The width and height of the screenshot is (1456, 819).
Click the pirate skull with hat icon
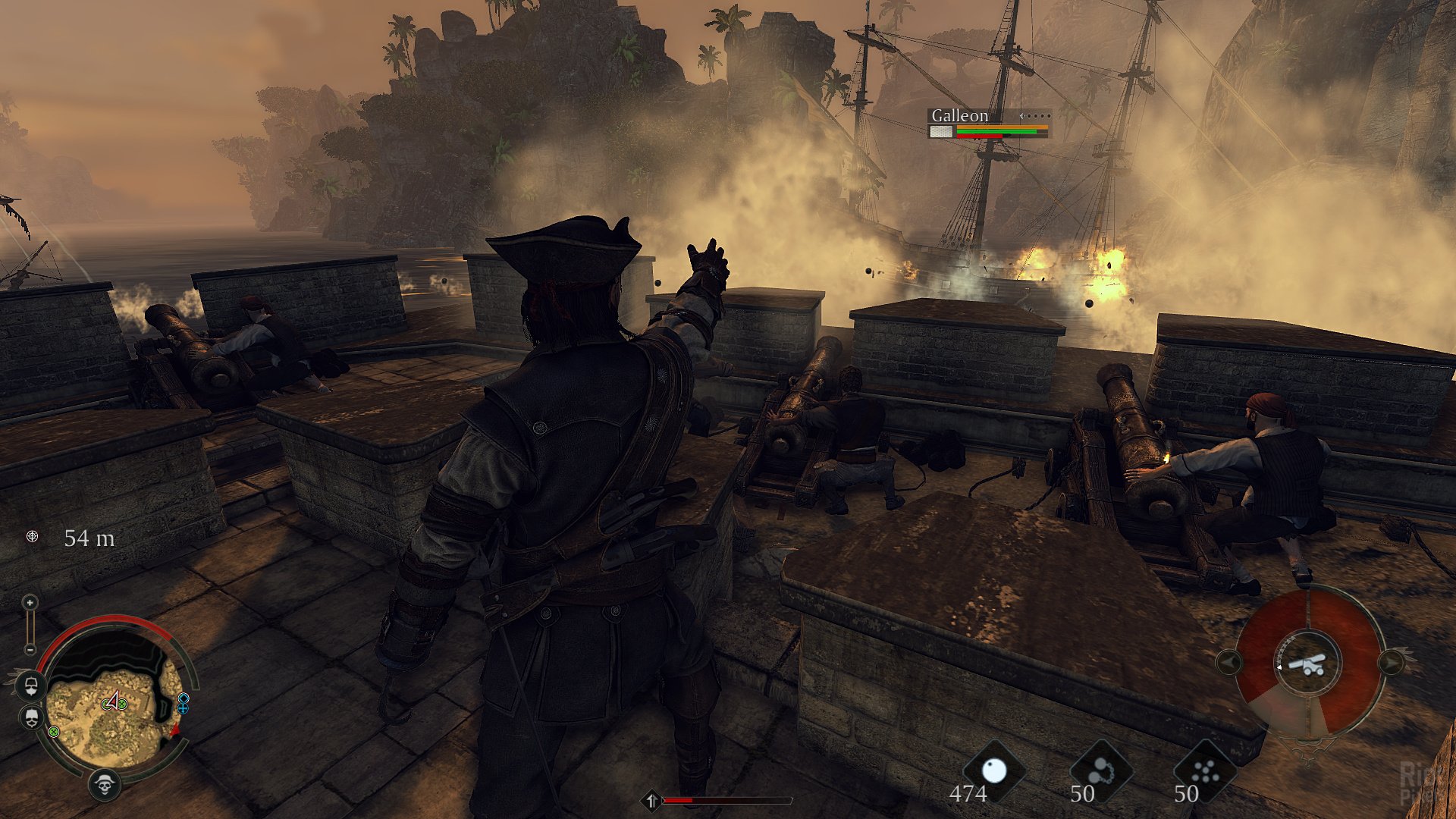105,784
